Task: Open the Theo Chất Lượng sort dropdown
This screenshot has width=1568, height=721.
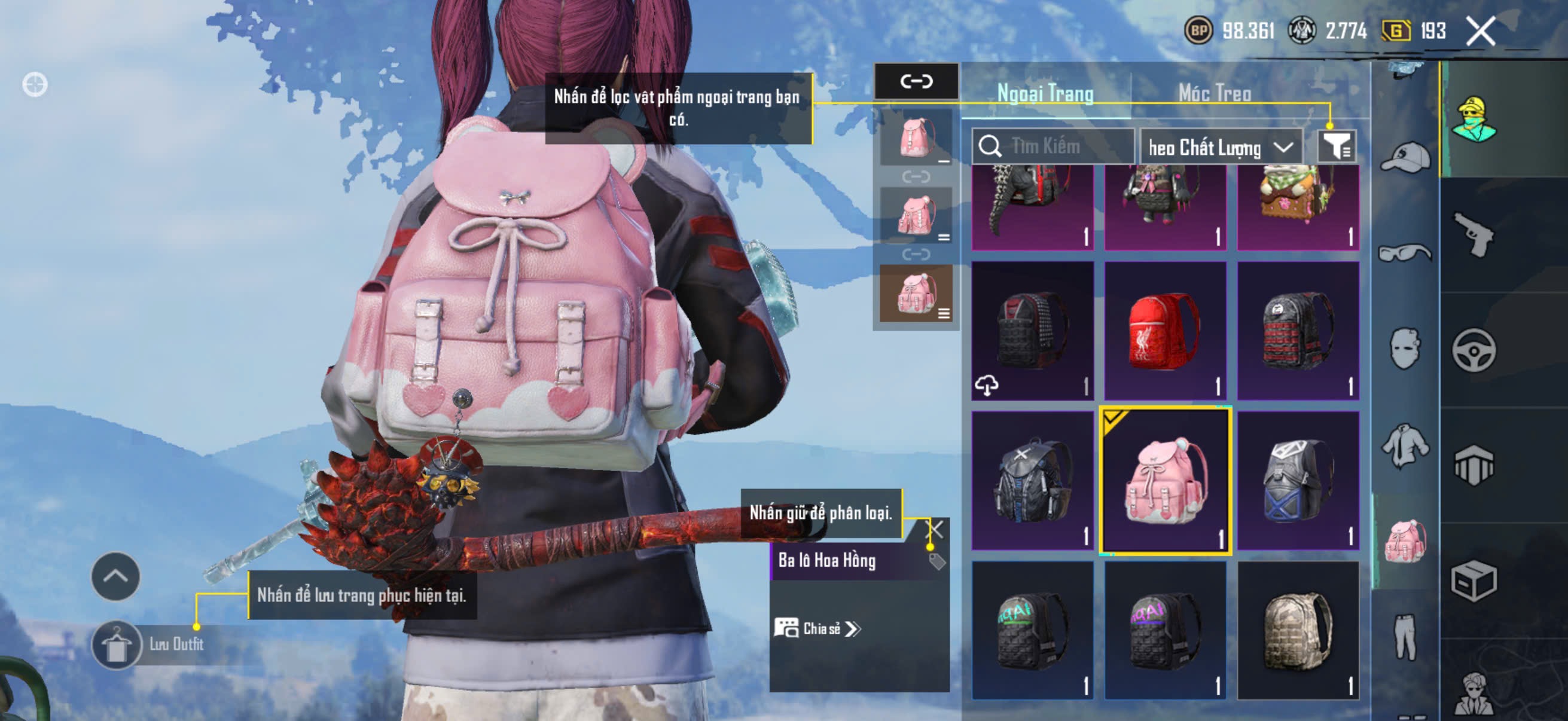Action: [x=1221, y=147]
